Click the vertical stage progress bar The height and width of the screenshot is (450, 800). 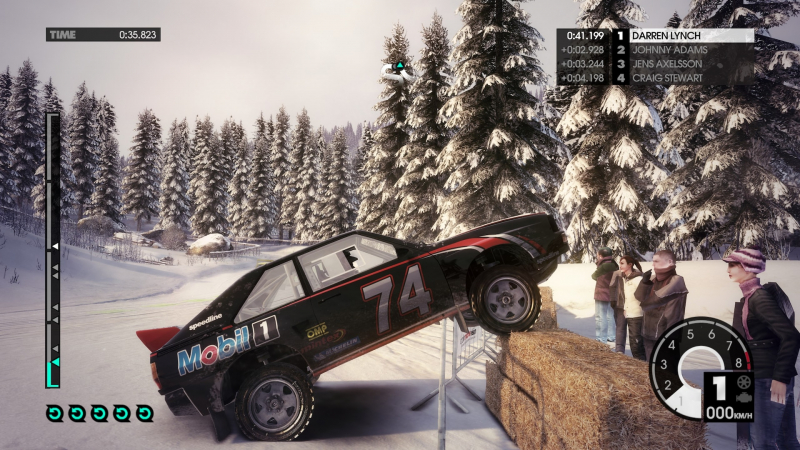click(x=53, y=250)
